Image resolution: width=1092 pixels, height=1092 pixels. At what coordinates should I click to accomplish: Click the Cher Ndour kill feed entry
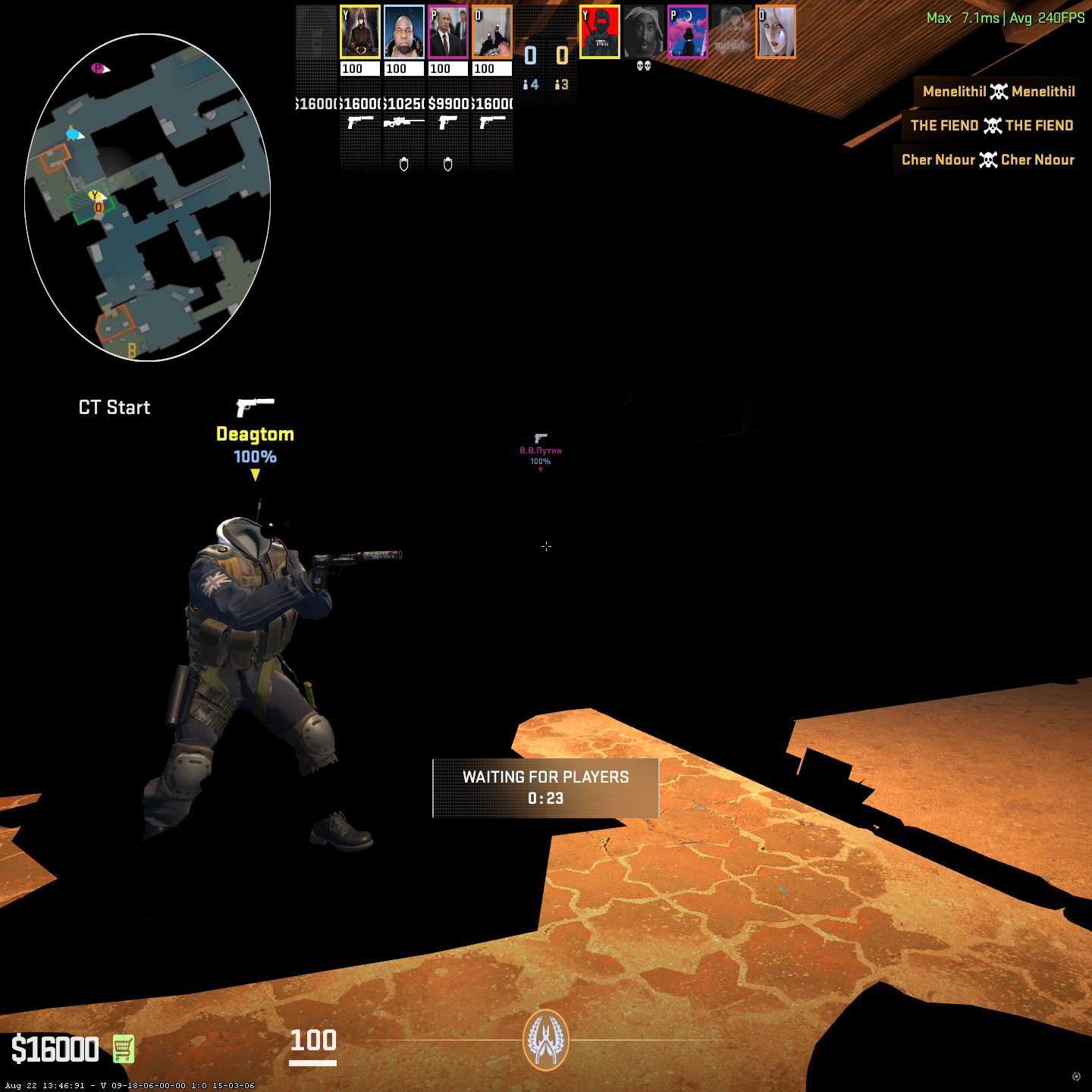pos(988,160)
